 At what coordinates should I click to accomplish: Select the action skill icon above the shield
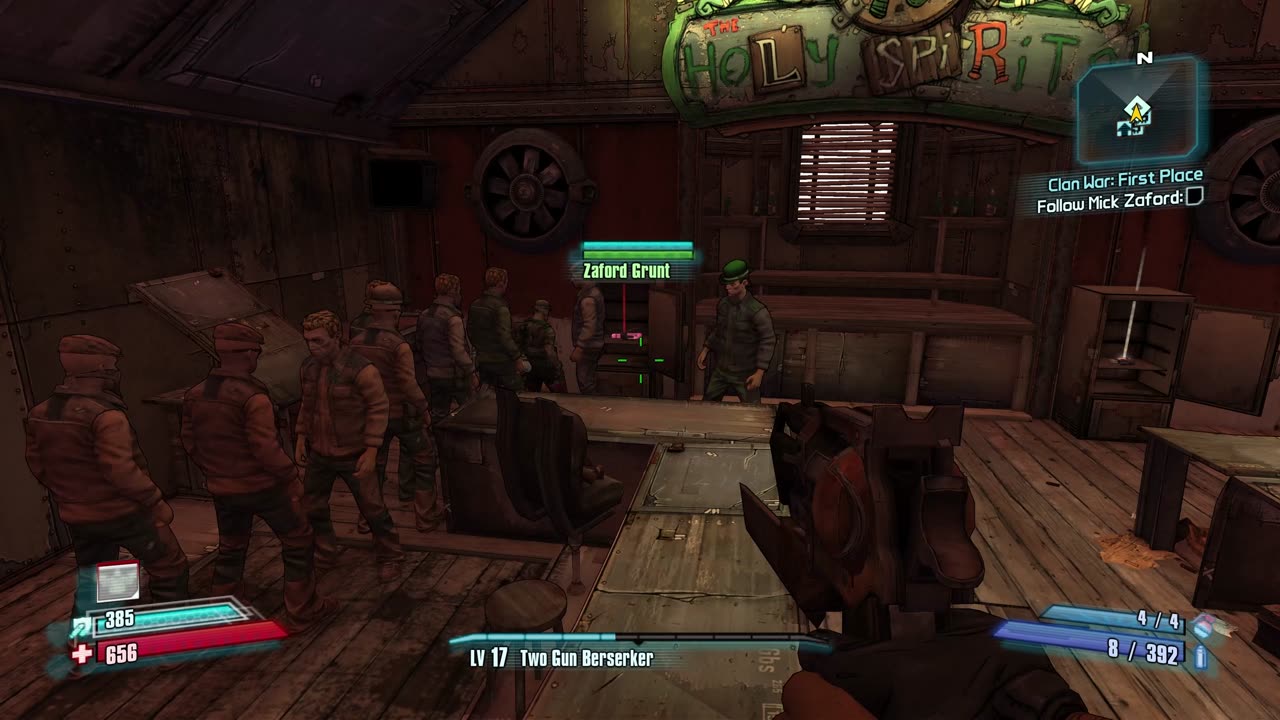(117, 582)
